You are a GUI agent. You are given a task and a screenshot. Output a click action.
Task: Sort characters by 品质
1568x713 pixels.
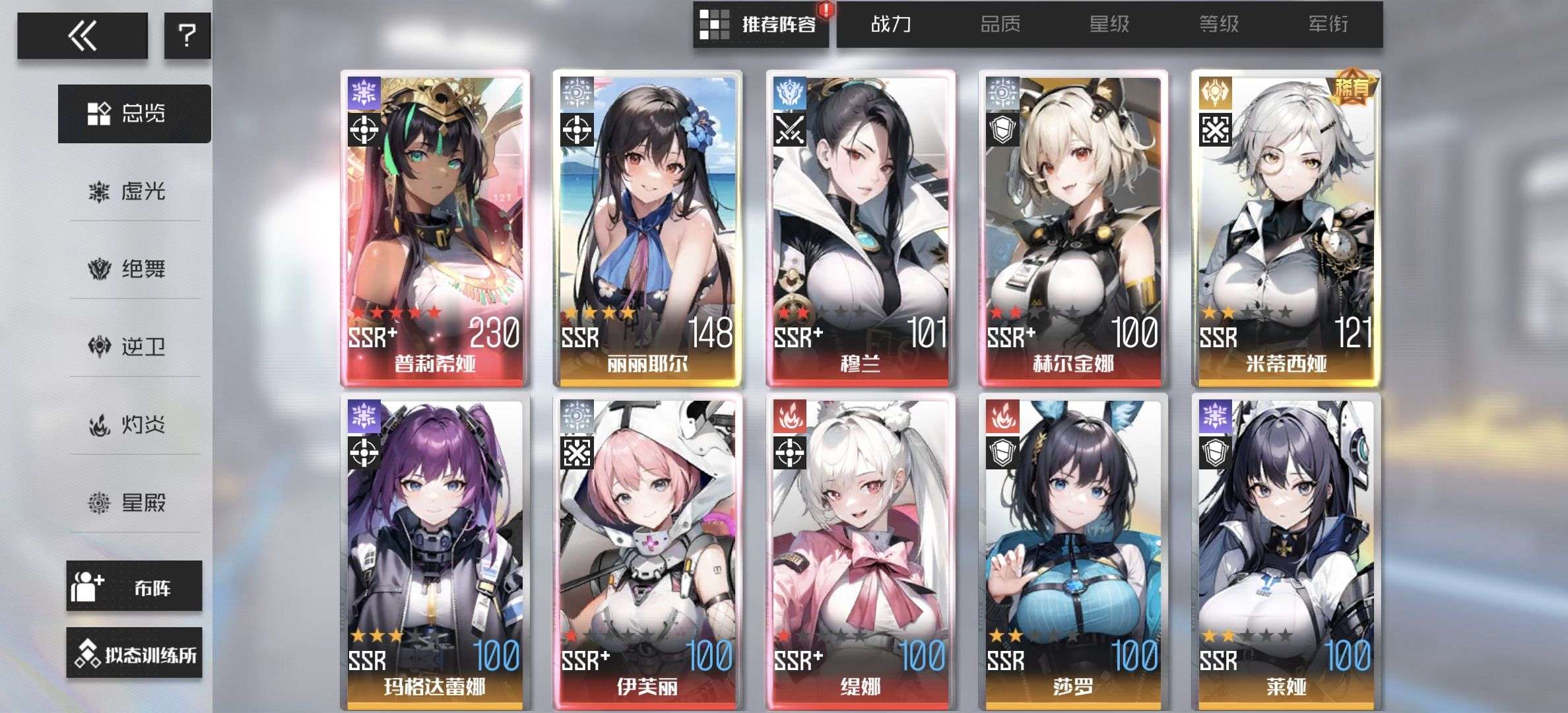[x=1000, y=25]
